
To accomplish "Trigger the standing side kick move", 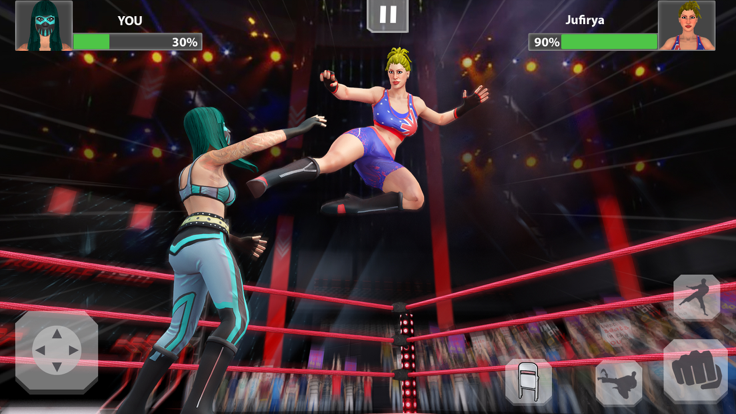I will [696, 297].
